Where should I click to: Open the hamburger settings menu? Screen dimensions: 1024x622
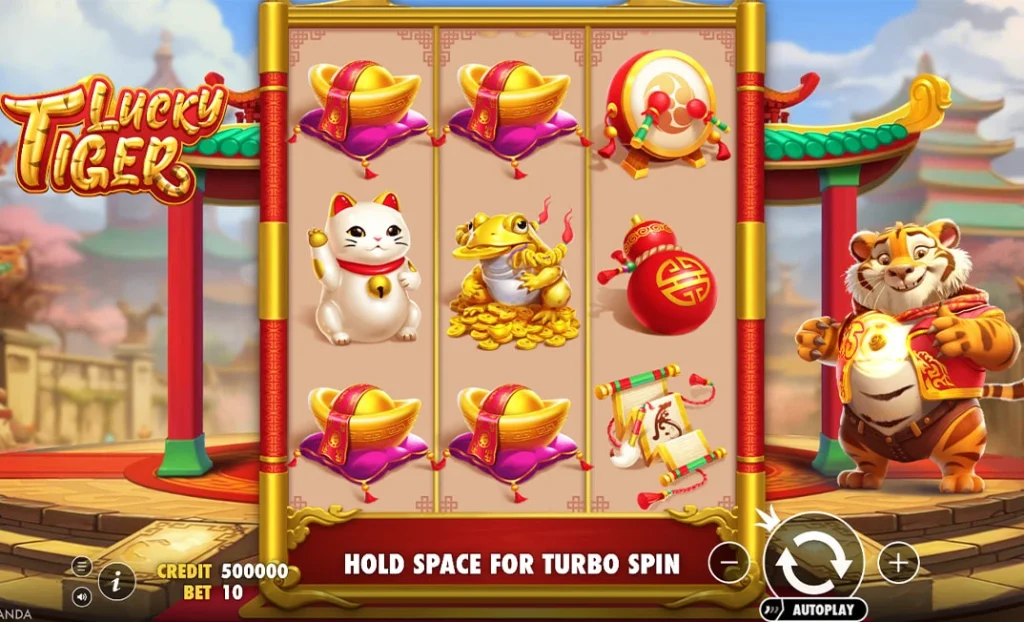(x=82, y=567)
